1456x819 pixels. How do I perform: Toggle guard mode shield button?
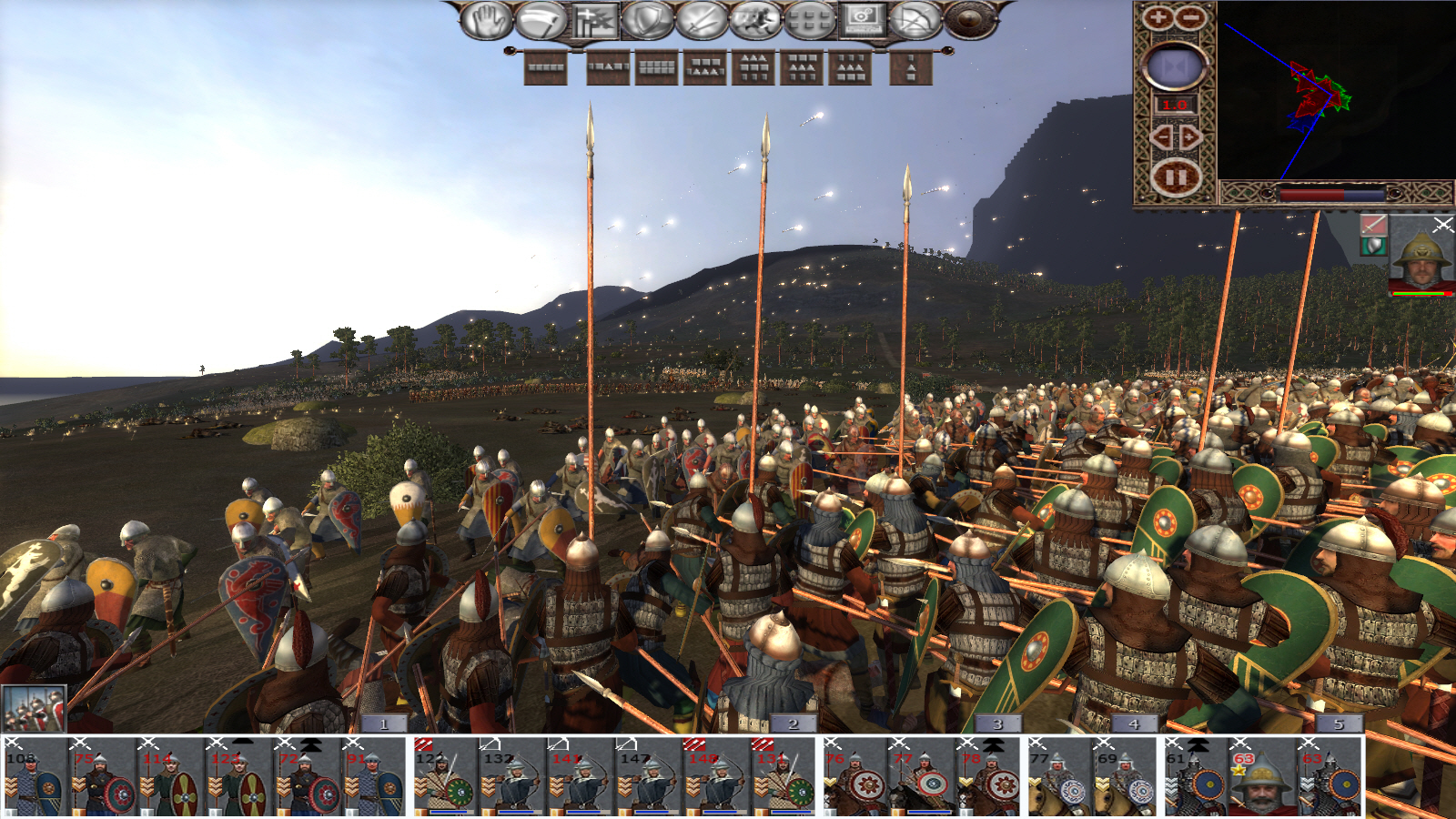click(x=647, y=20)
